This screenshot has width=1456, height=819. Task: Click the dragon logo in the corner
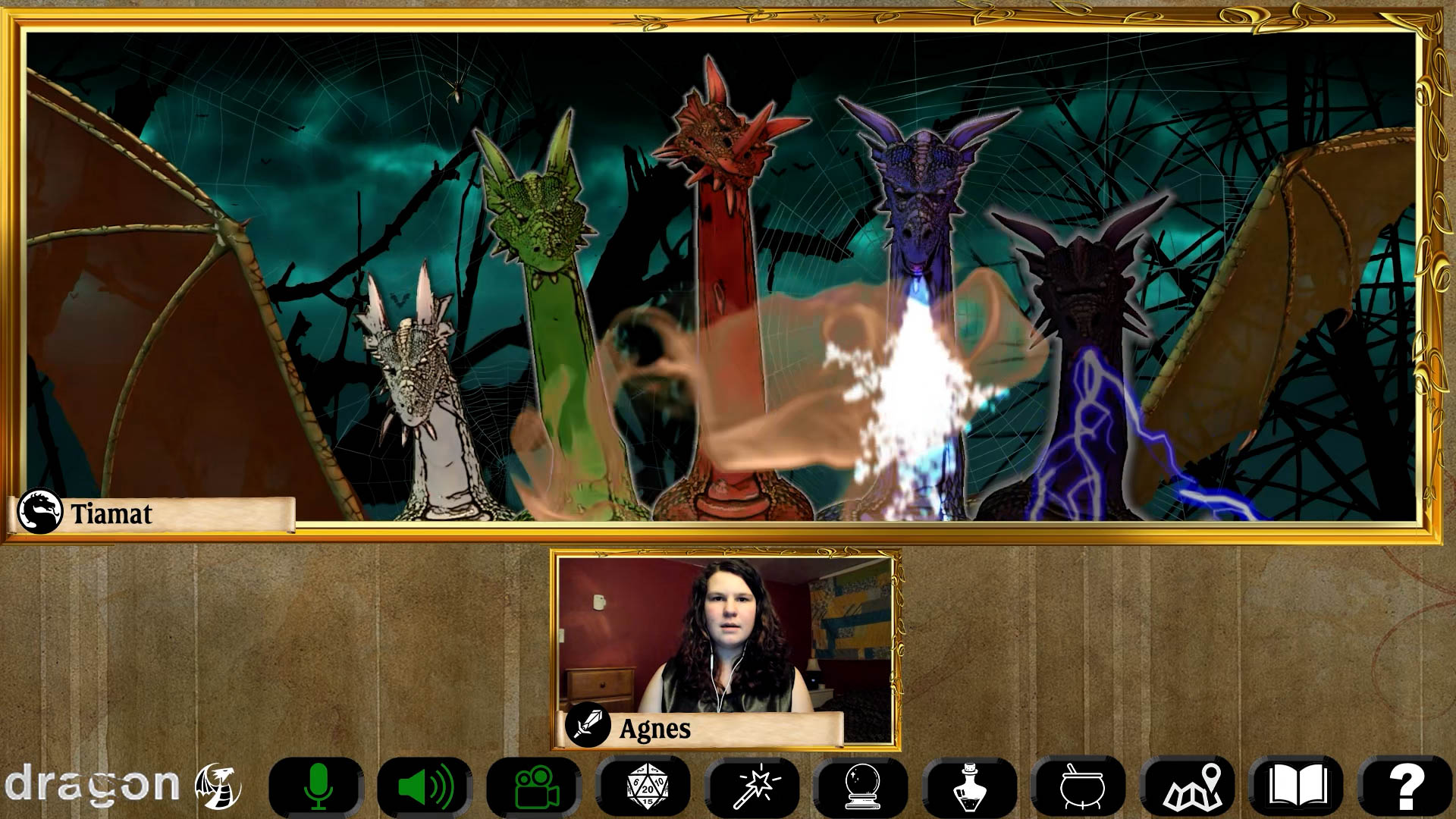point(121,785)
